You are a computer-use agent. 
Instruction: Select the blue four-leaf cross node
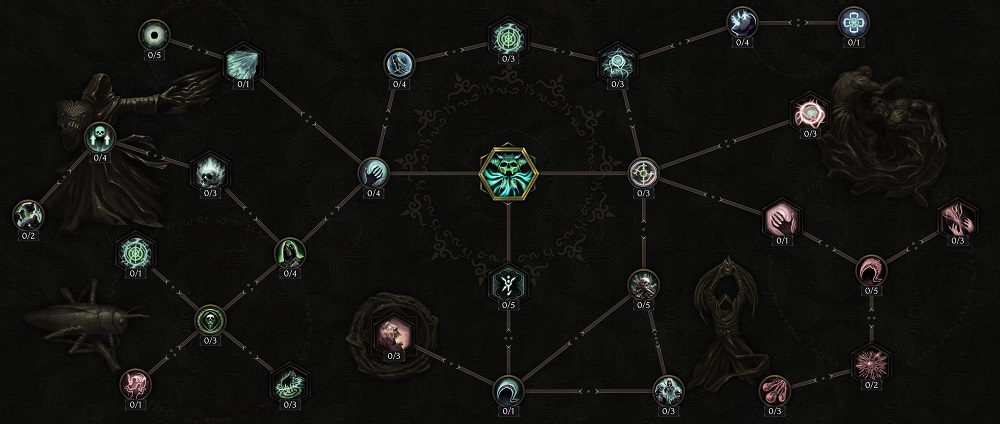(x=853, y=20)
